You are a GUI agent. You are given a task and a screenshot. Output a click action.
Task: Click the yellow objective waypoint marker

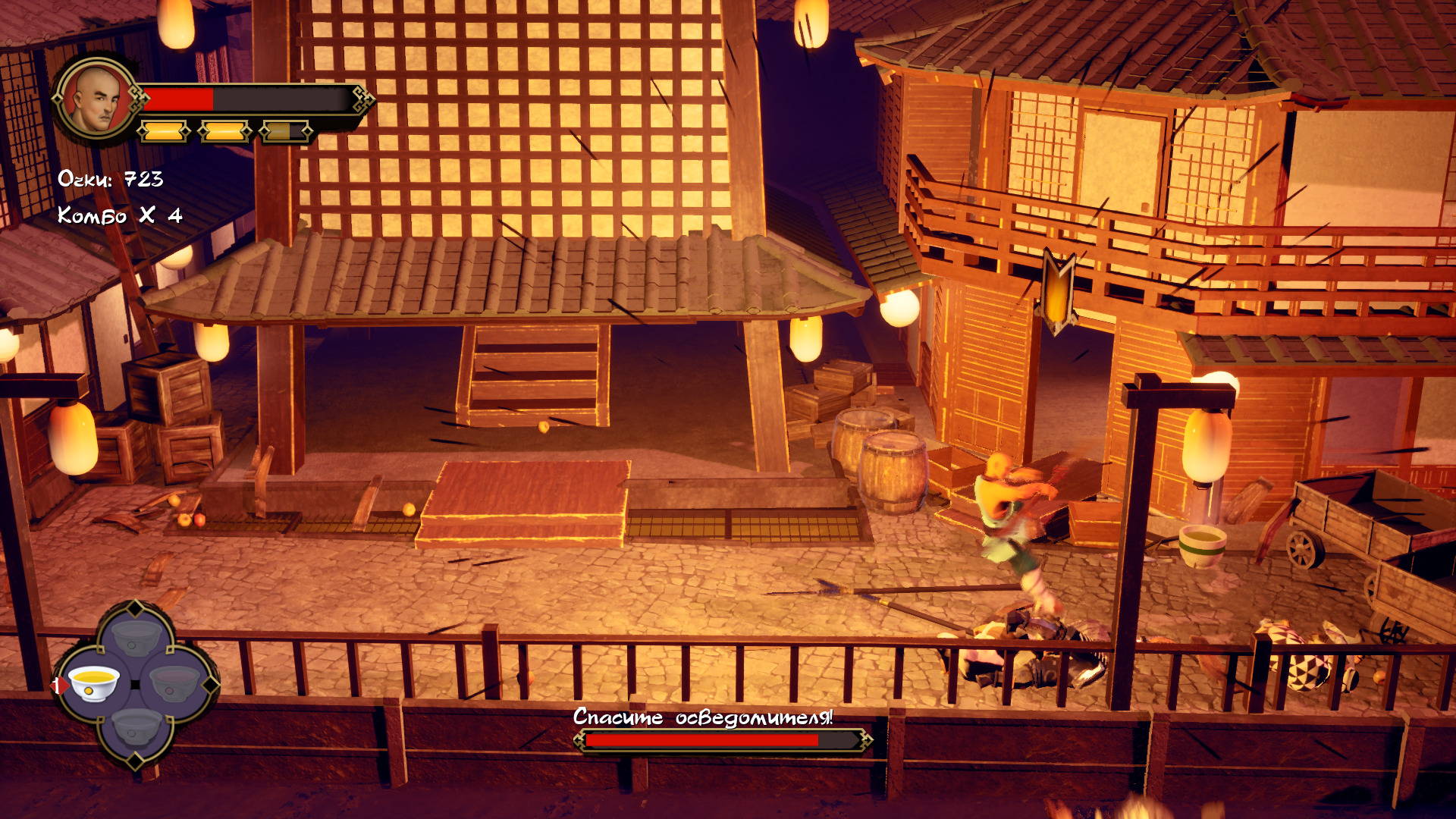(x=1058, y=292)
